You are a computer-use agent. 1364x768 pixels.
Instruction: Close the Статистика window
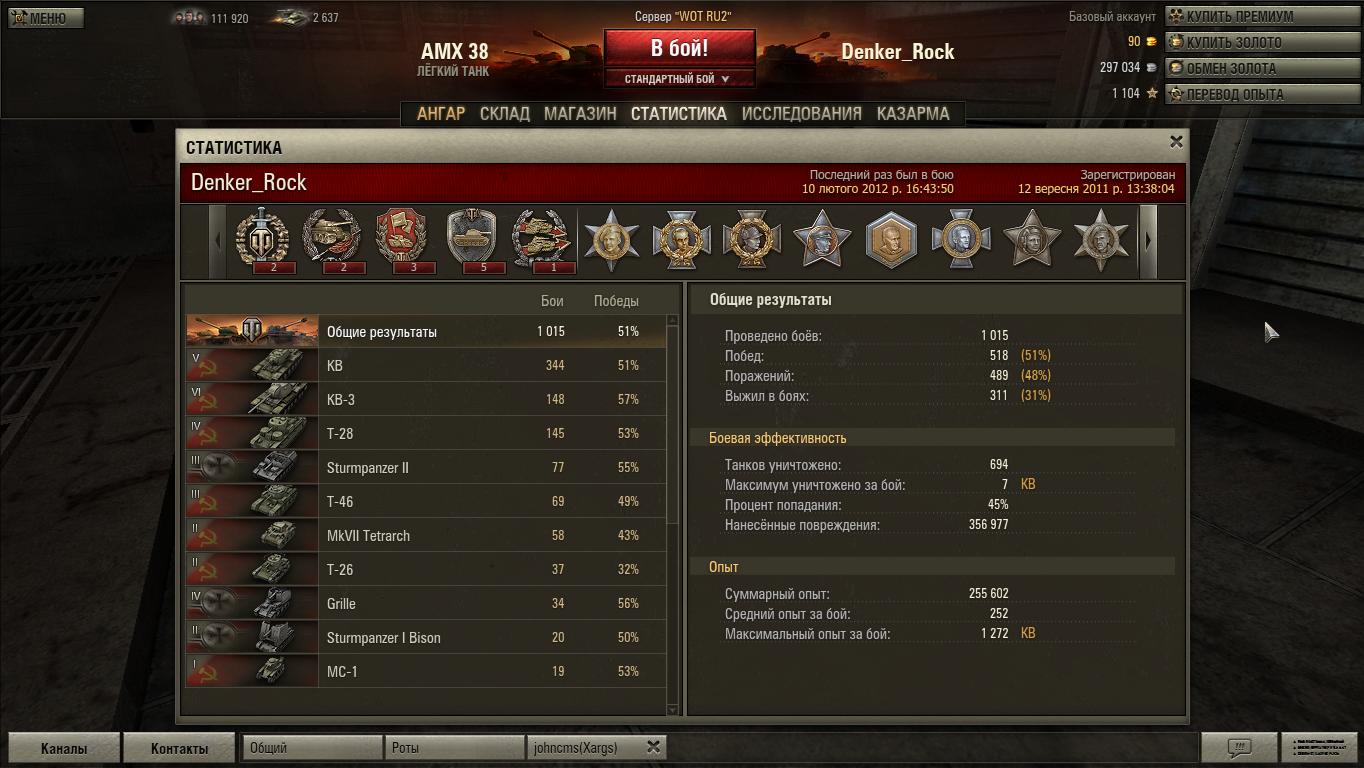[1176, 142]
